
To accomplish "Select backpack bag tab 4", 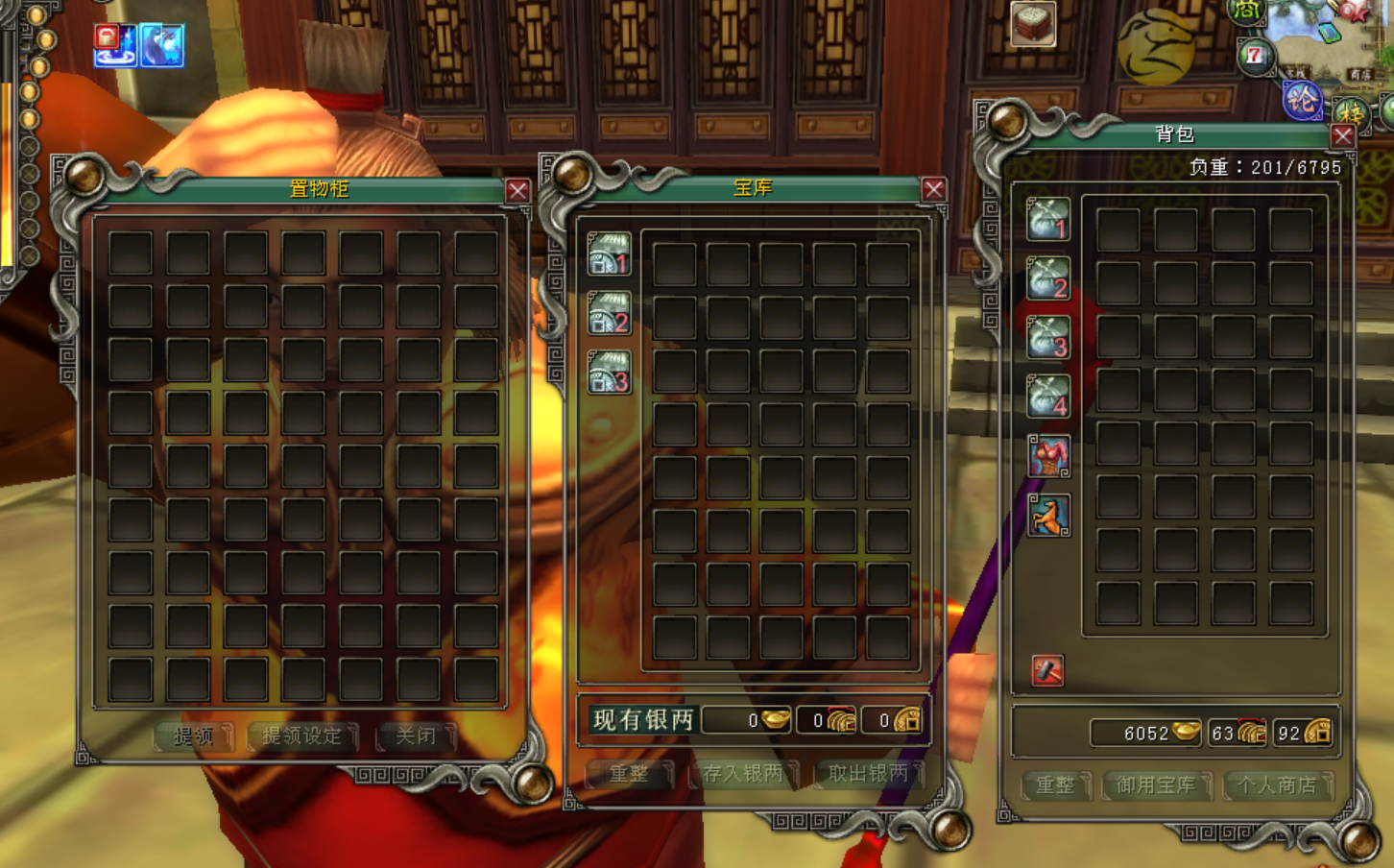I will (x=1047, y=397).
